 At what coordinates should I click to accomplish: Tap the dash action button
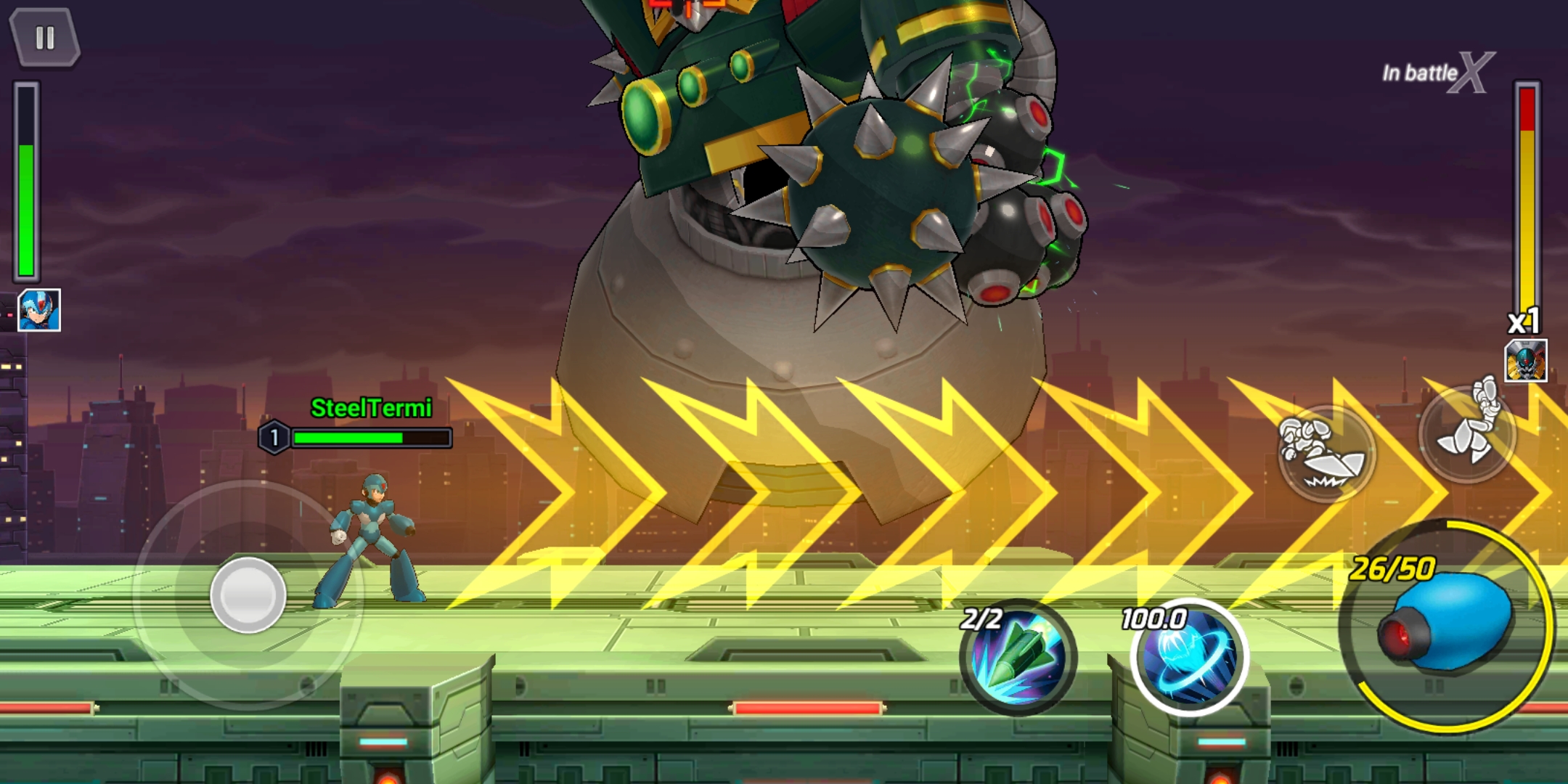[x=1326, y=454]
